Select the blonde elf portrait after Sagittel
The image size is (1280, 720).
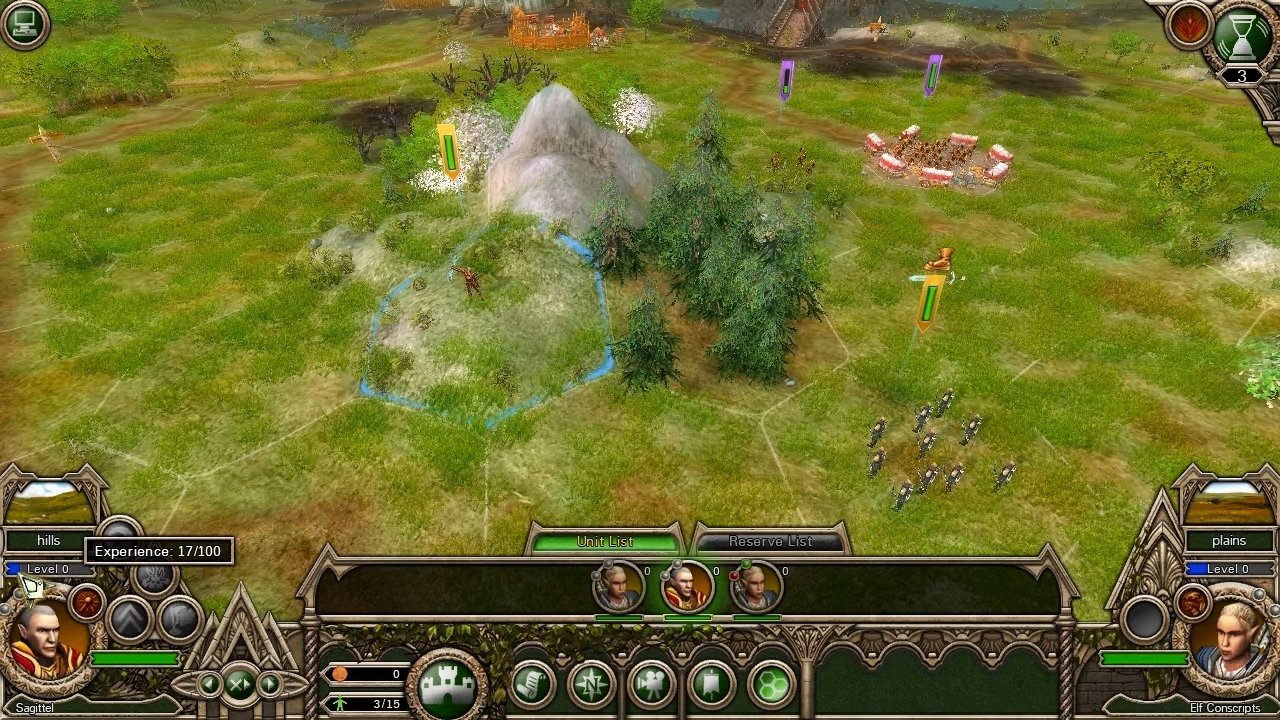click(755, 588)
